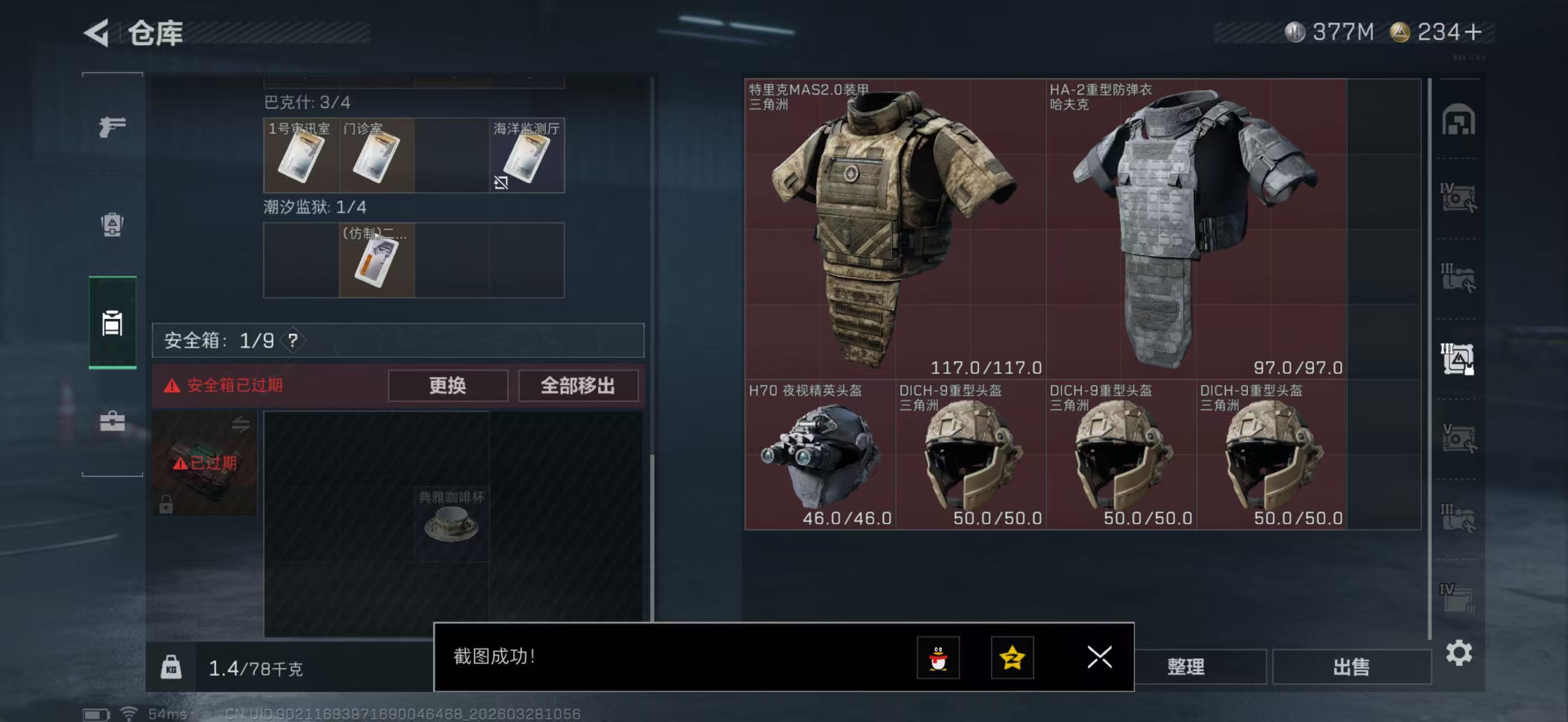Select the pistol weapons tab

coord(113,126)
